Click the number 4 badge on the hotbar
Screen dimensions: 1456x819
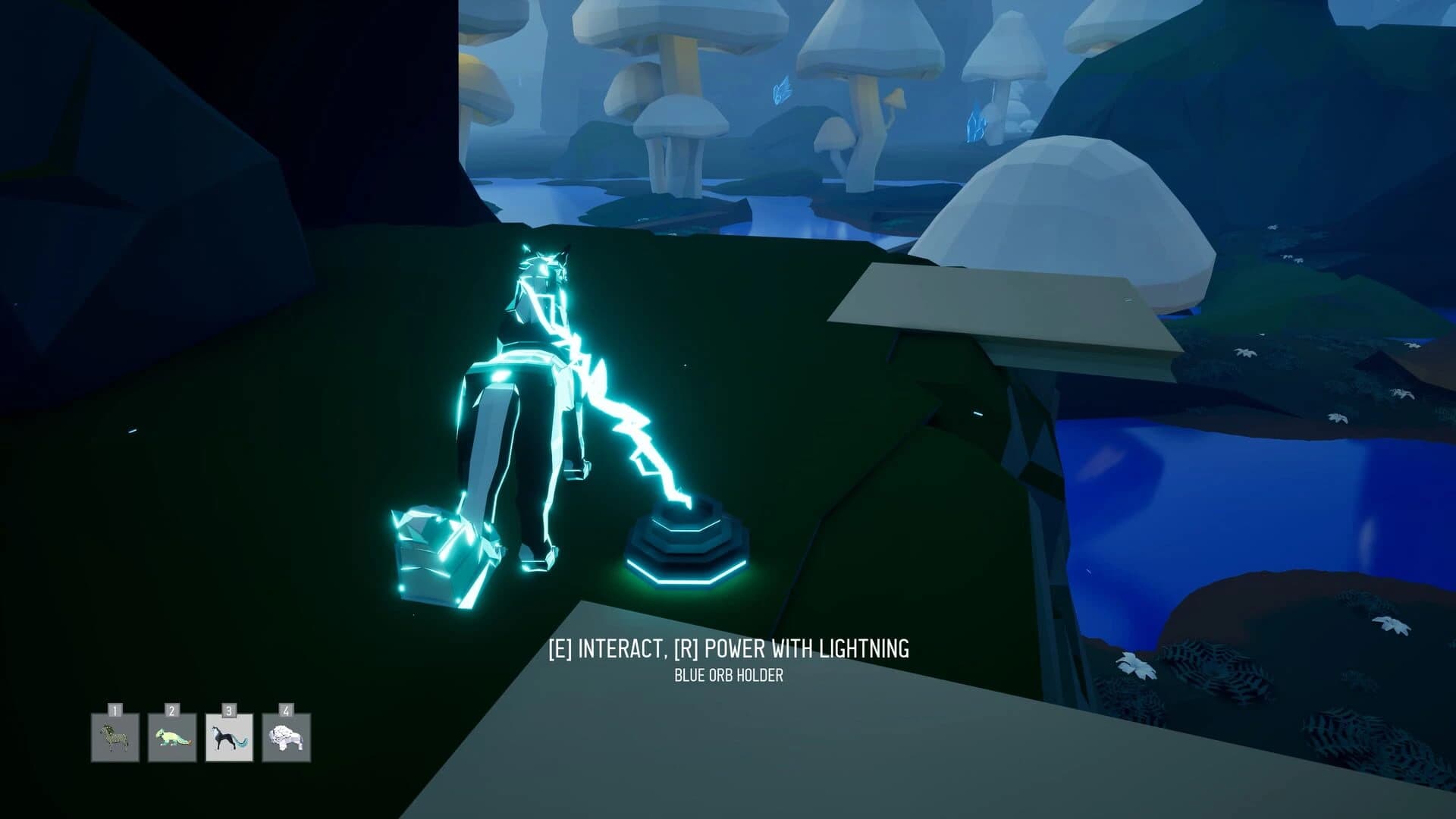click(287, 711)
